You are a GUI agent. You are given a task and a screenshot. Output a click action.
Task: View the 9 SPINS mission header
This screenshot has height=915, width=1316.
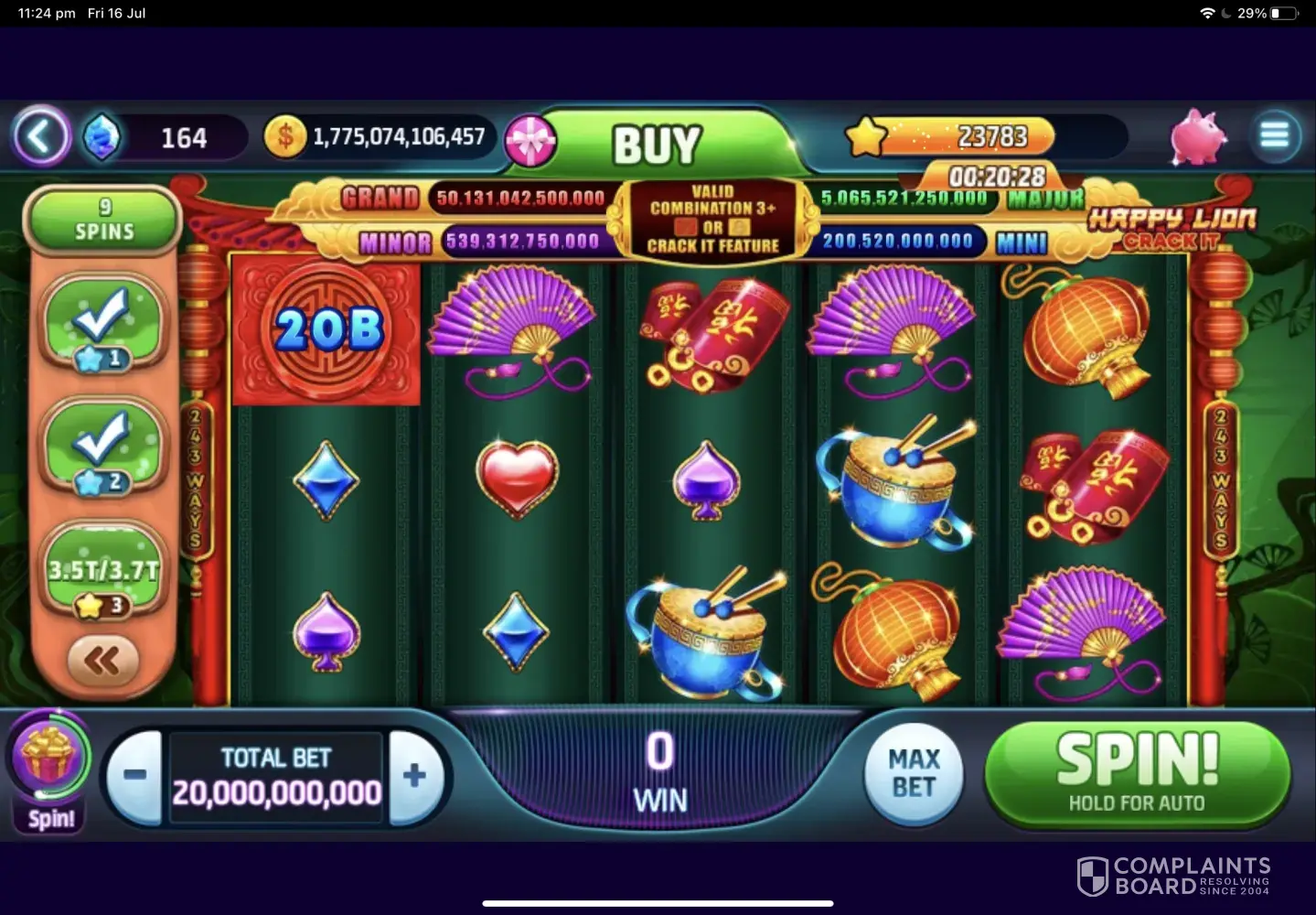tap(104, 220)
